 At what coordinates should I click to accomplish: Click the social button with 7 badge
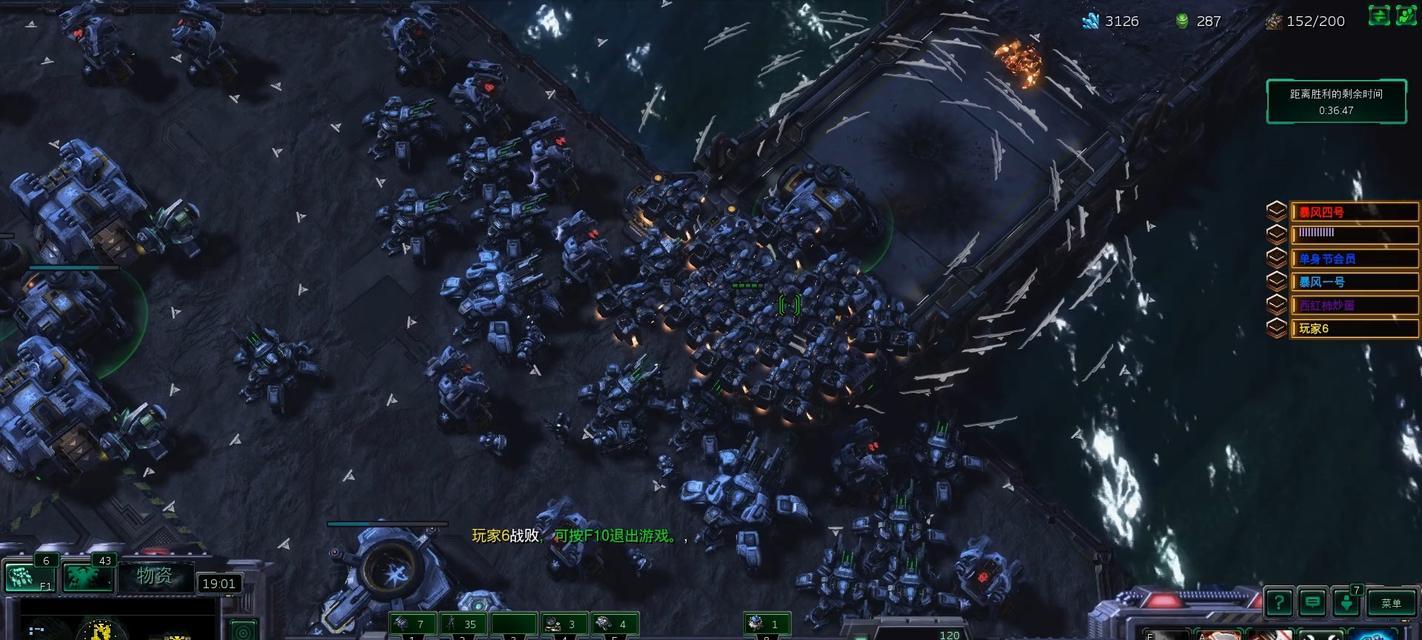point(1348,602)
